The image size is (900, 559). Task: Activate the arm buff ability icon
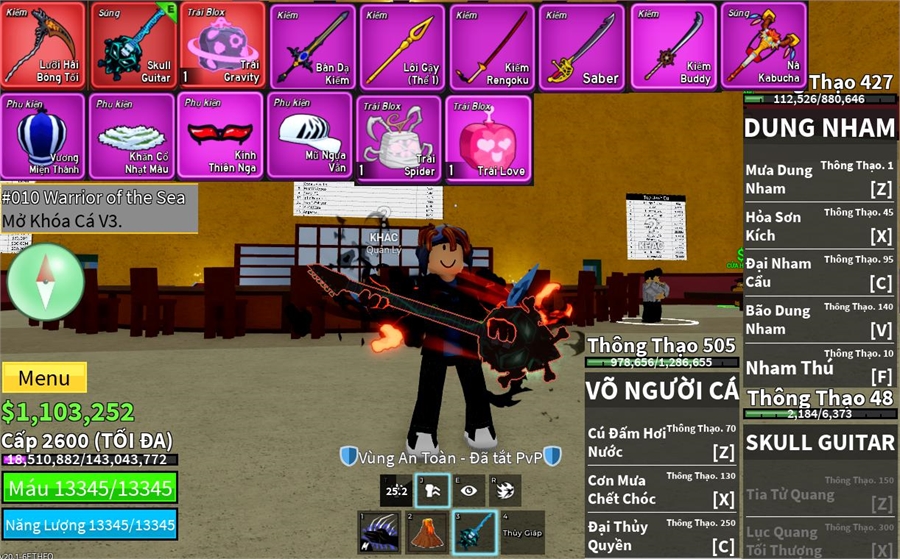[x=432, y=490]
